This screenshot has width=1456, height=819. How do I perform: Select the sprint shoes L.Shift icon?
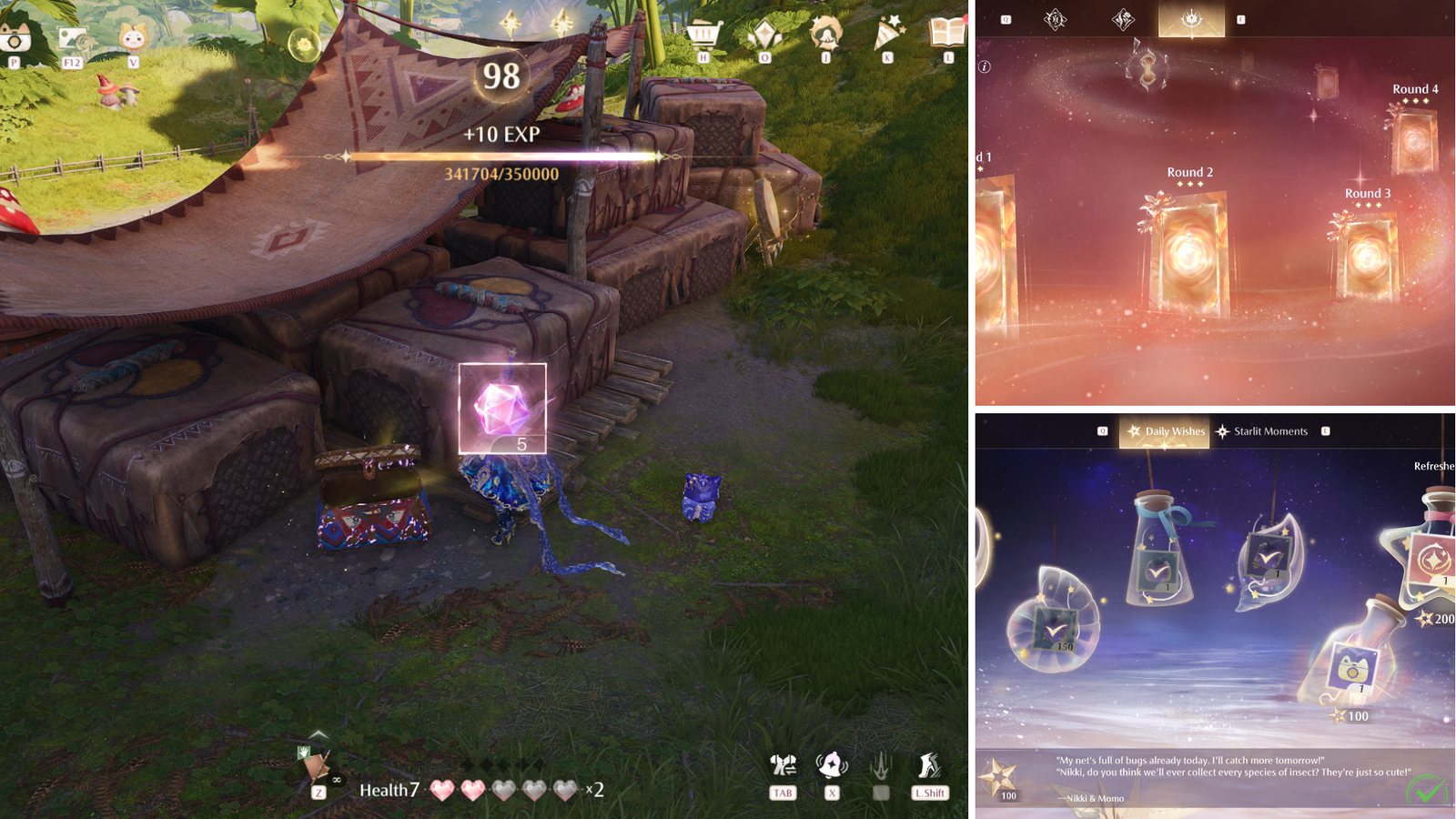928,764
